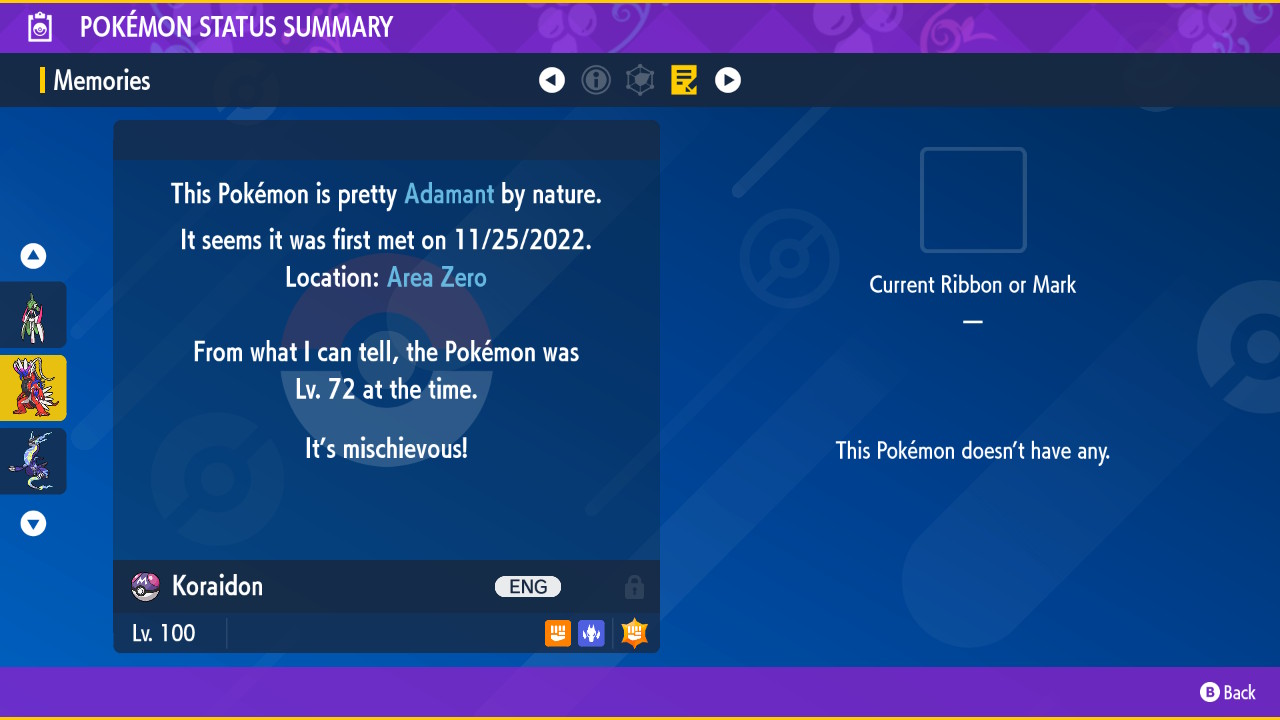This screenshot has width=1280, height=720.
Task: Click the Fighting Tera type icon
Action: 635,633
